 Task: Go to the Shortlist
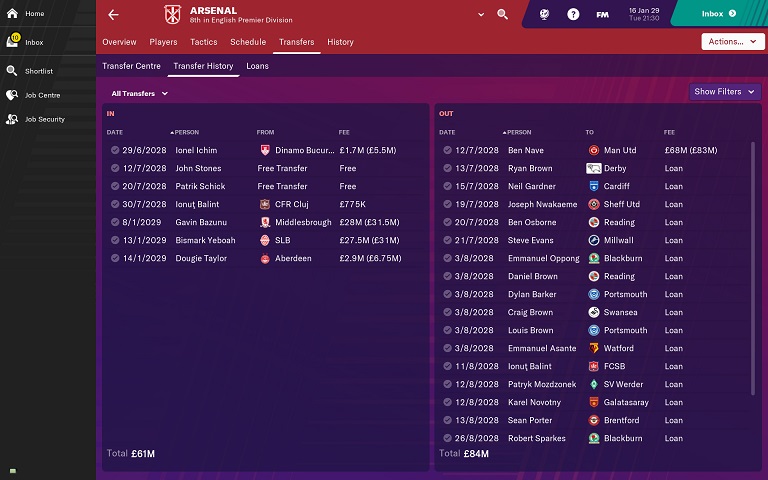click(38, 71)
